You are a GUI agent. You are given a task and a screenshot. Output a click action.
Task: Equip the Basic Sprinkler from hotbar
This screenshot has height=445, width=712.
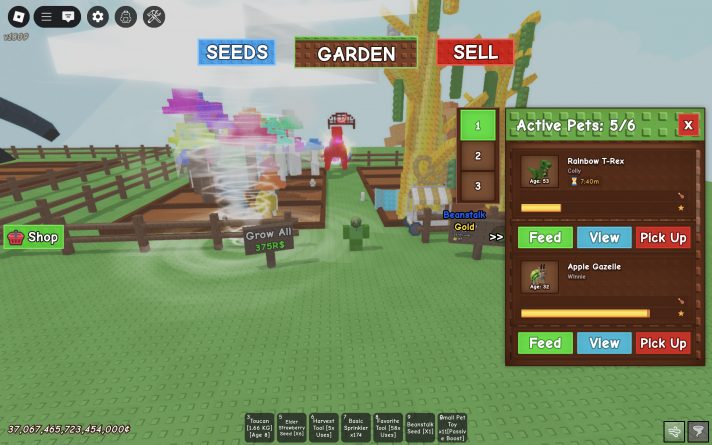(357, 427)
